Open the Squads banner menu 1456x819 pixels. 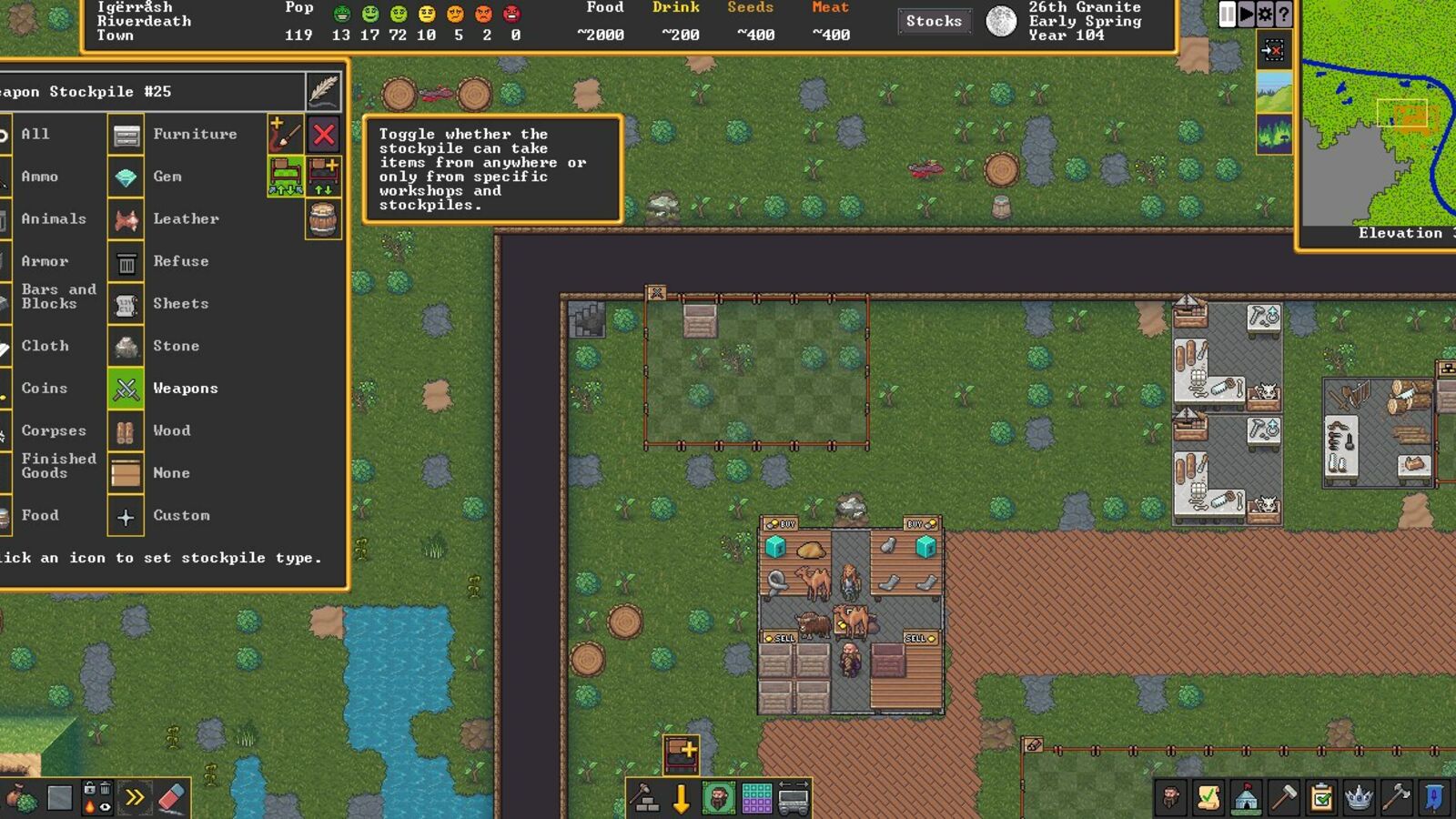pos(1436,798)
